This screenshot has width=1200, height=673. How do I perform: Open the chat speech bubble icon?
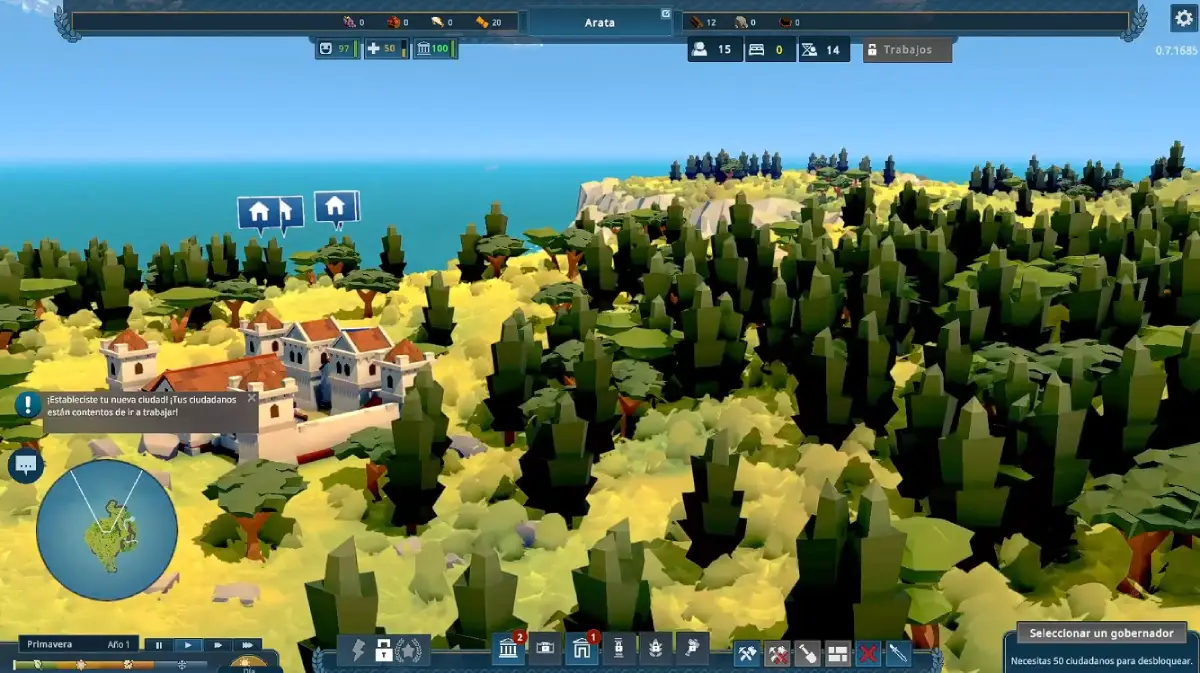pos(26,464)
